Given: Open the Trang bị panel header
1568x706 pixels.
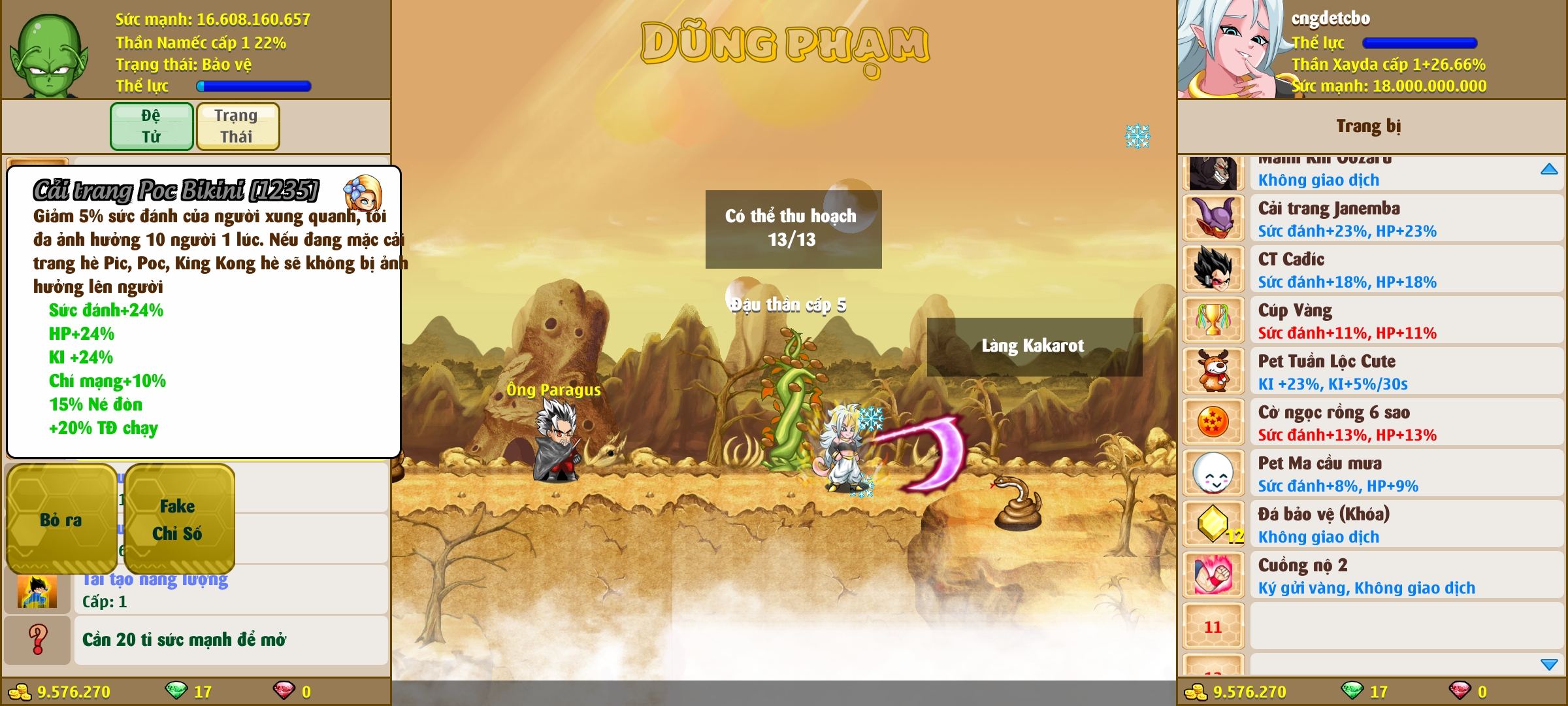Looking at the screenshot, I should 1369,126.
